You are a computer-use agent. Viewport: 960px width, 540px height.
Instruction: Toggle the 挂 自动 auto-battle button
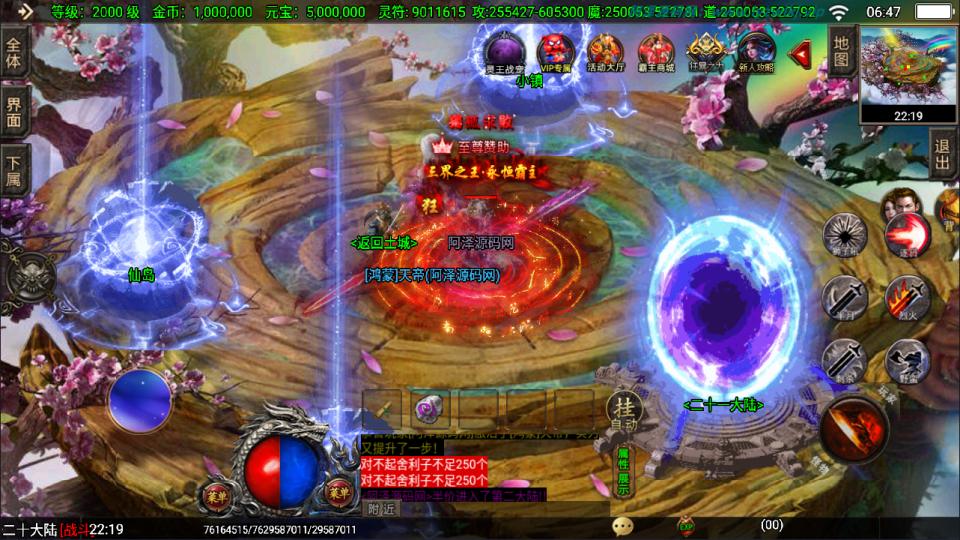[x=622, y=410]
